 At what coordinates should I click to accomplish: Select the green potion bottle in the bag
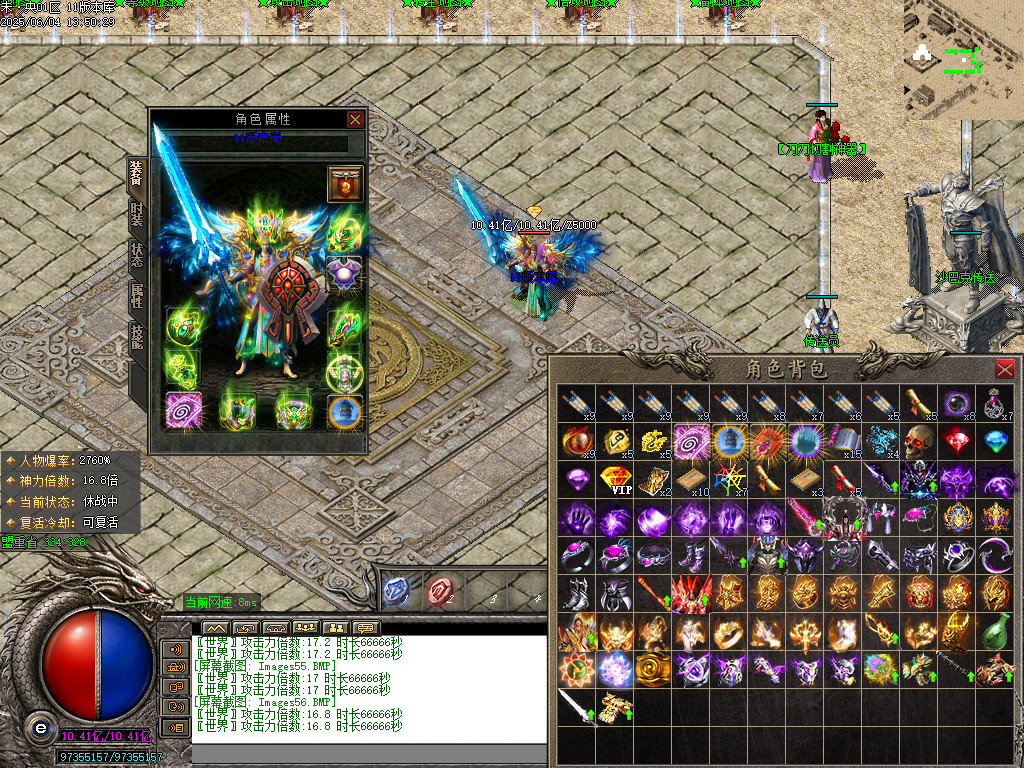[x=995, y=630]
